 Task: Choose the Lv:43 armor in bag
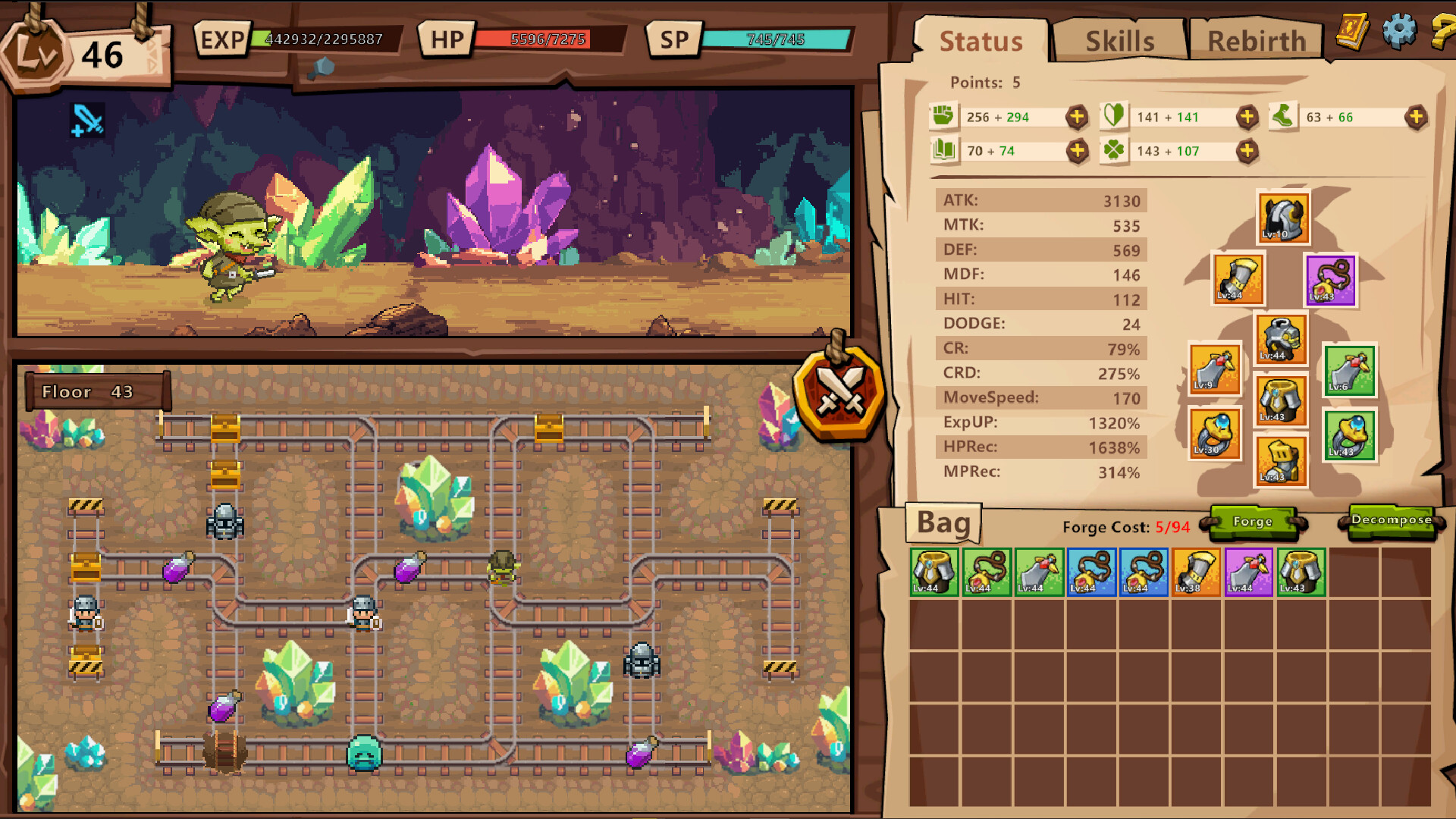(1301, 572)
